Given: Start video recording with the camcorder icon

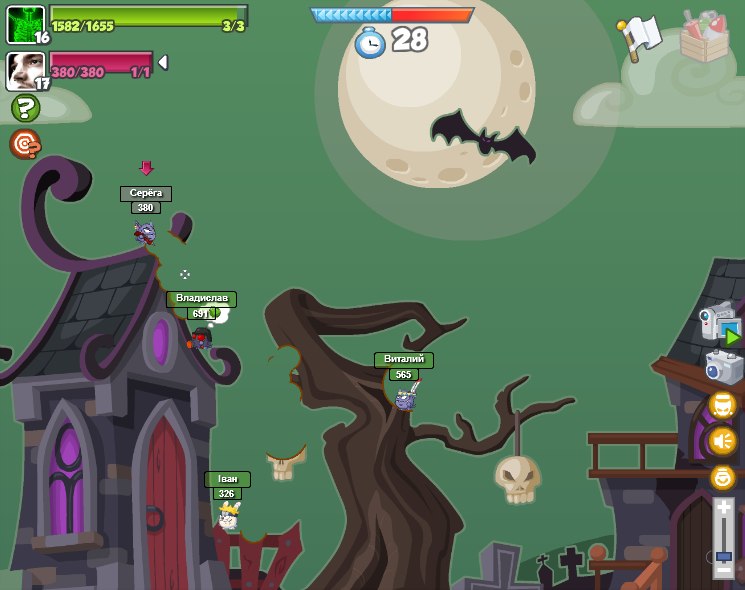Looking at the screenshot, I should click(x=718, y=324).
